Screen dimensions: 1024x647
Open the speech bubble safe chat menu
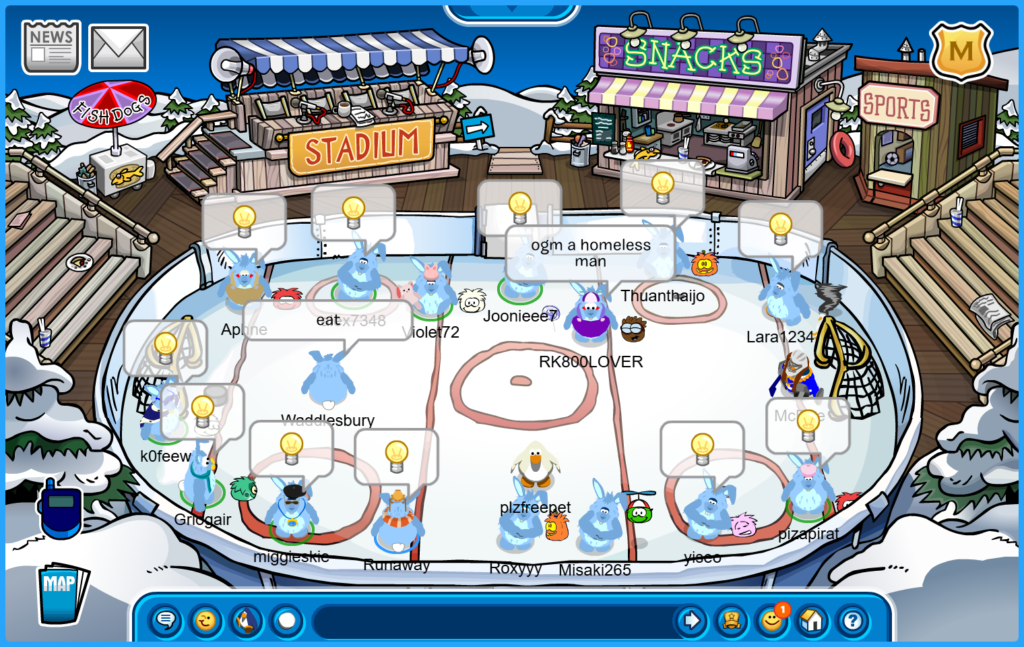click(x=166, y=621)
